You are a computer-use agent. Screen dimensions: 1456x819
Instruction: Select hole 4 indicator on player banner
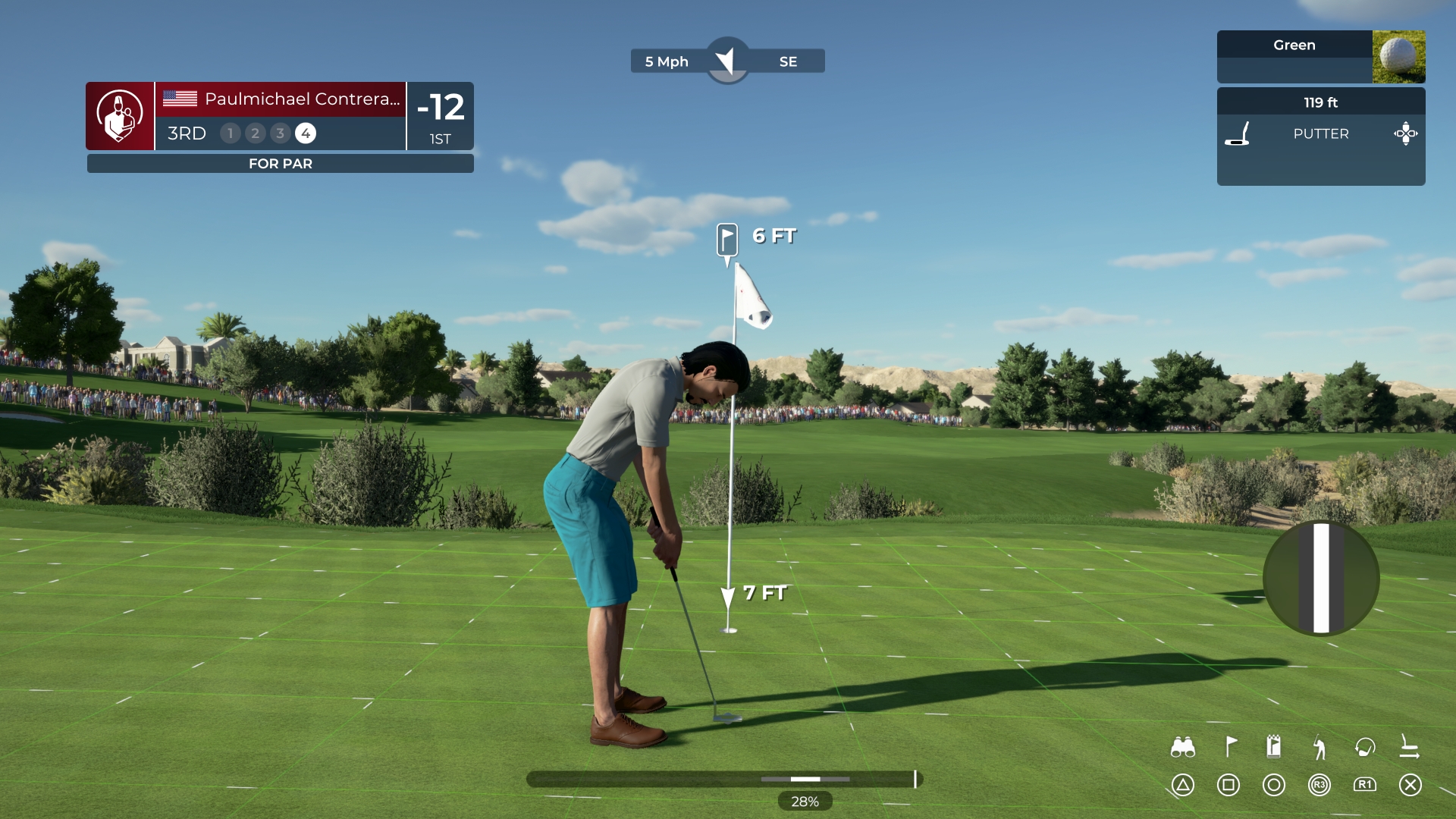point(306,133)
